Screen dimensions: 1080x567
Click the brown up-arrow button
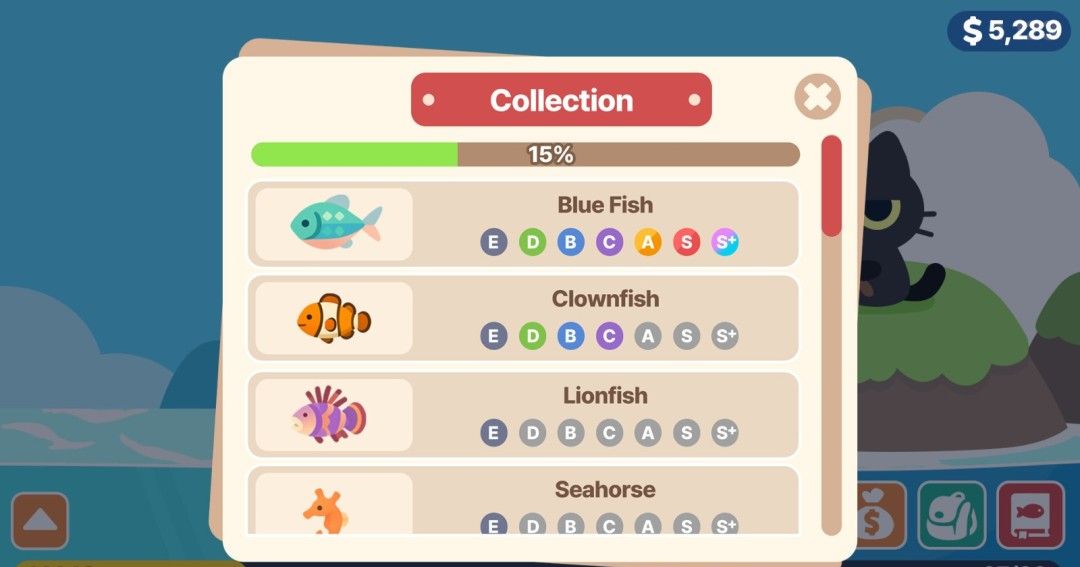pos(40,520)
